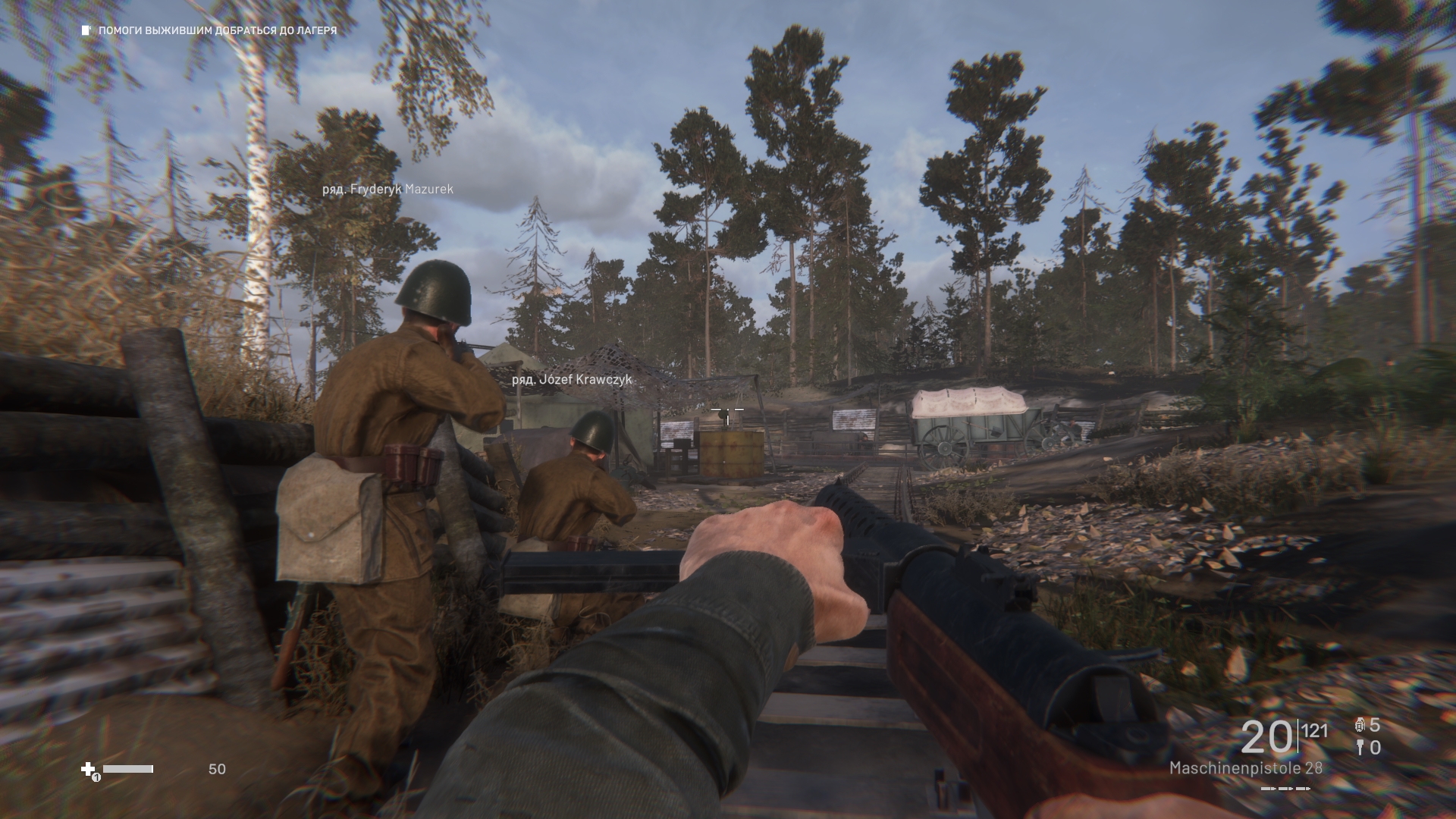The height and width of the screenshot is (819, 1456).
Task: Select the Fryderyk Mazurek nameplate
Action: (388, 189)
